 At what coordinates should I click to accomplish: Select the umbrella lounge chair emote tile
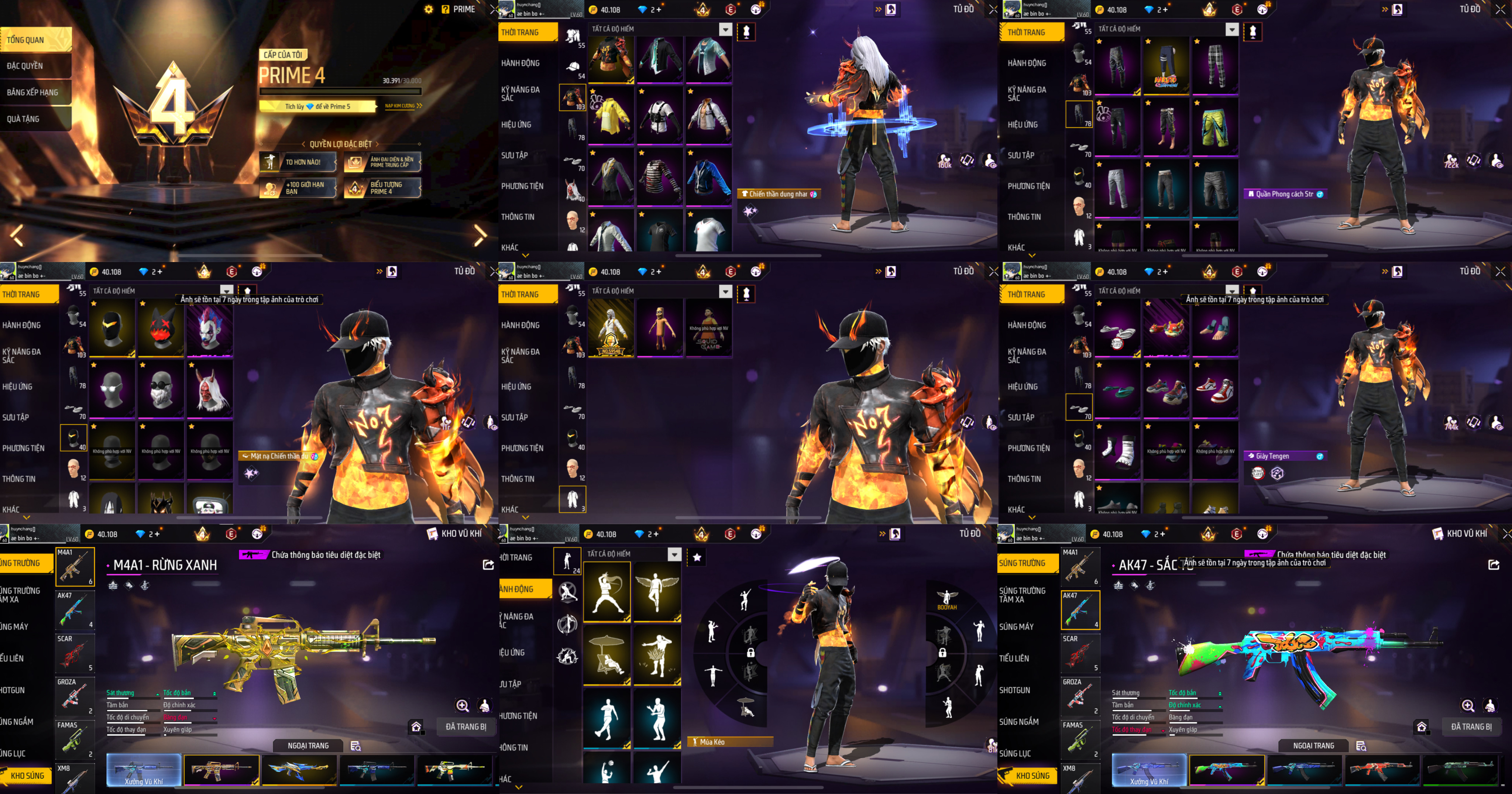[606, 654]
